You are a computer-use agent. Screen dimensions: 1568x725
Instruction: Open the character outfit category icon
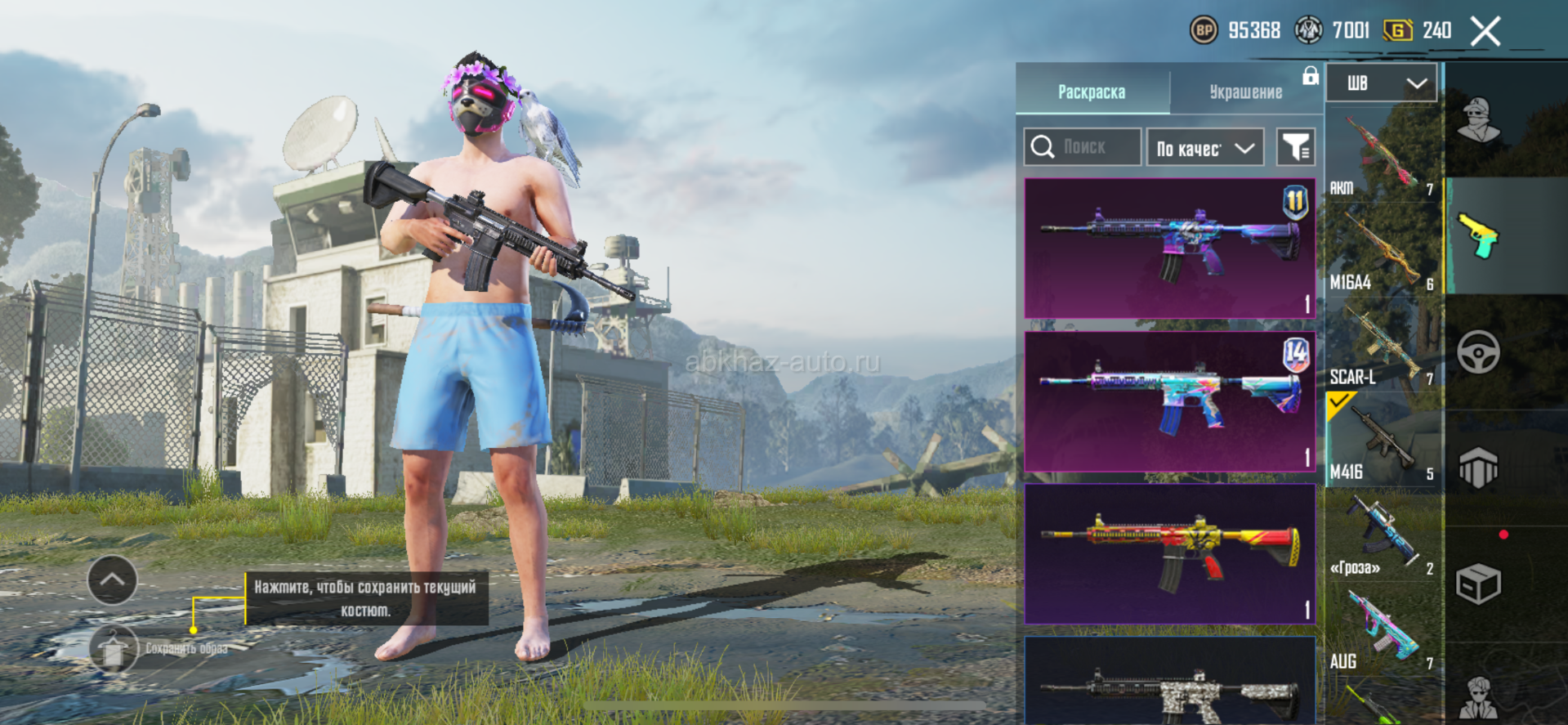(x=1478, y=120)
